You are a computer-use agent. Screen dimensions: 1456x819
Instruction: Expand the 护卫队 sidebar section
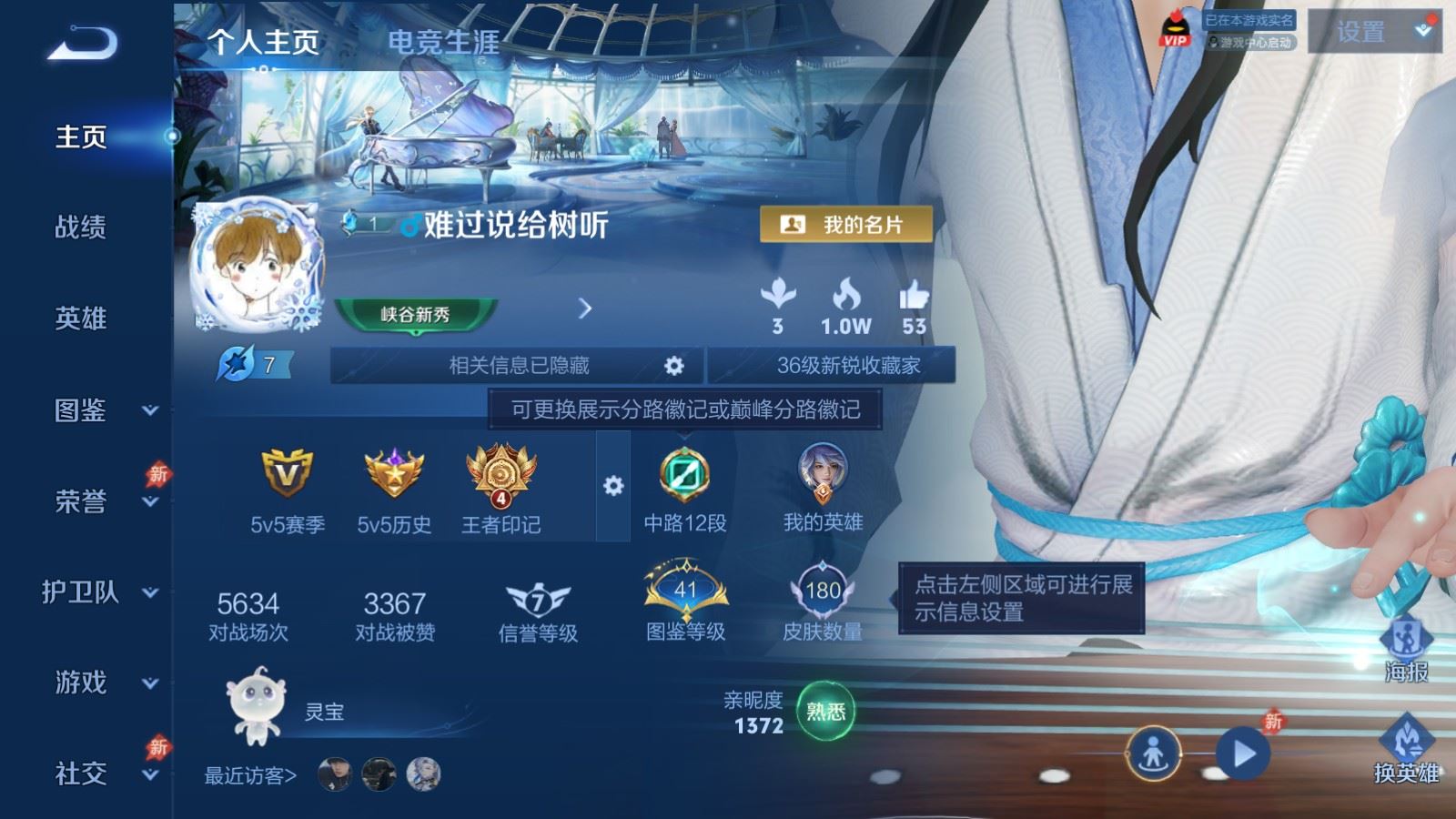(x=98, y=592)
